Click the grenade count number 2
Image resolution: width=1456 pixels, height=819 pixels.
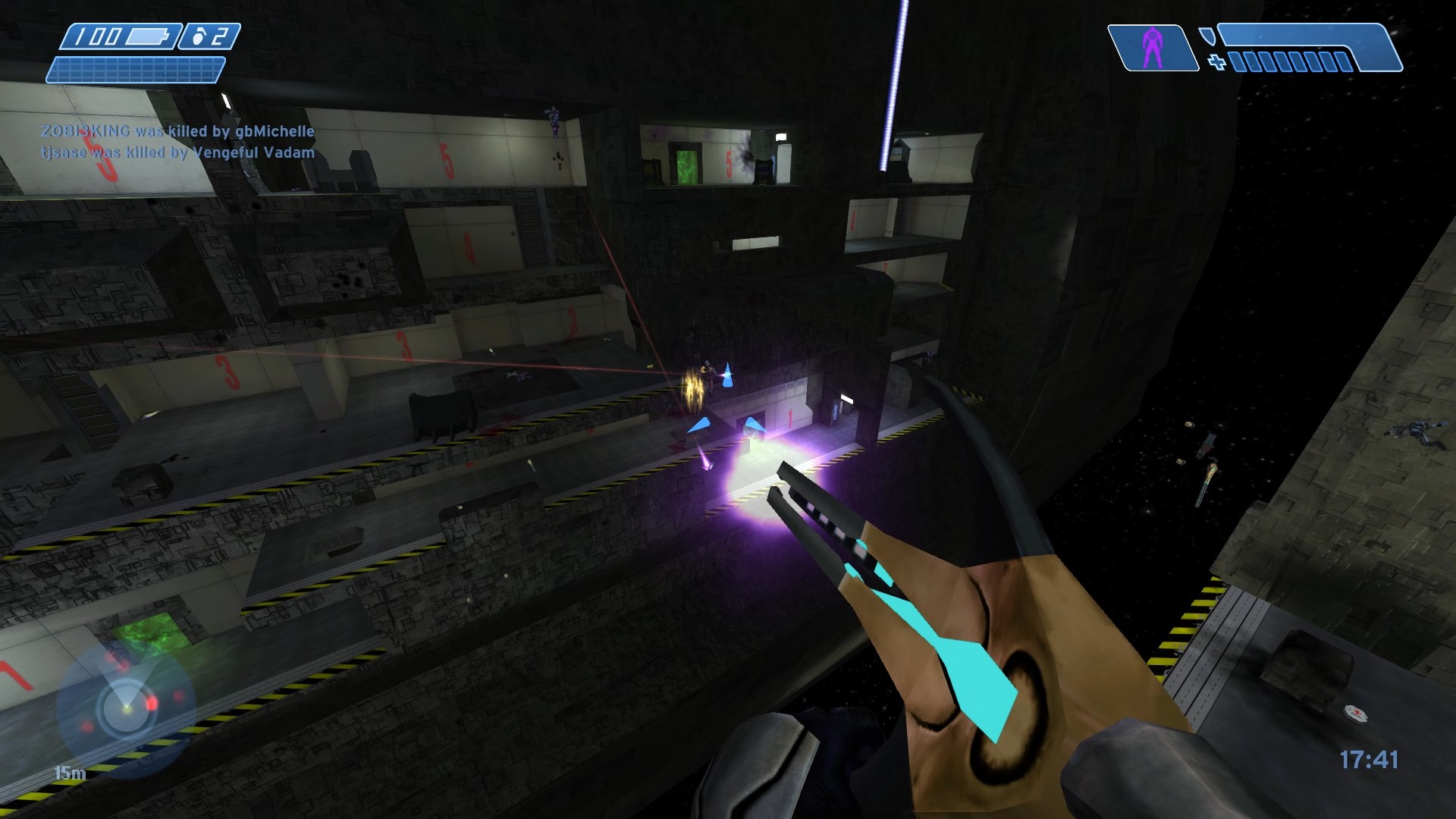219,36
